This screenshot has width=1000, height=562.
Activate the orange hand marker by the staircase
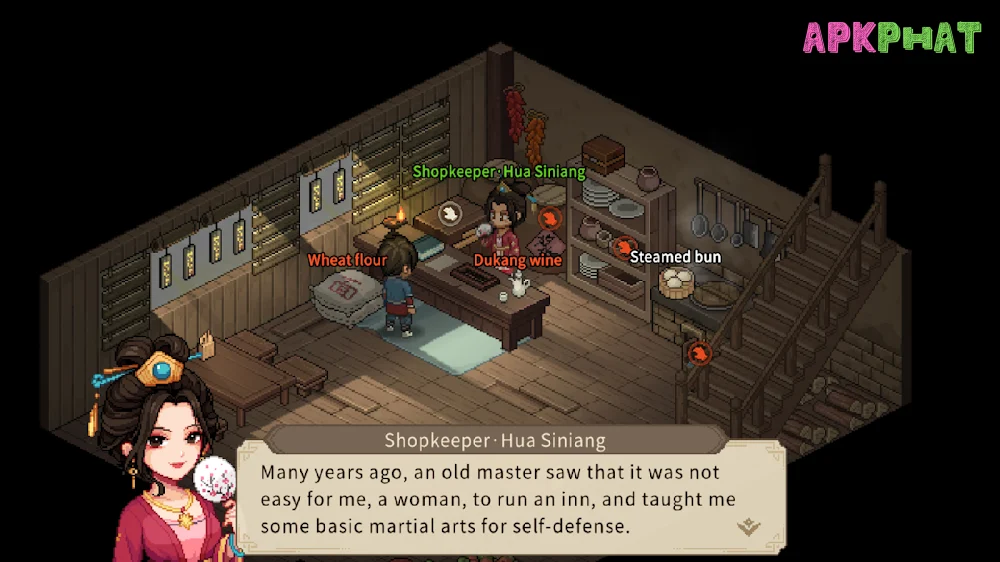coord(700,352)
